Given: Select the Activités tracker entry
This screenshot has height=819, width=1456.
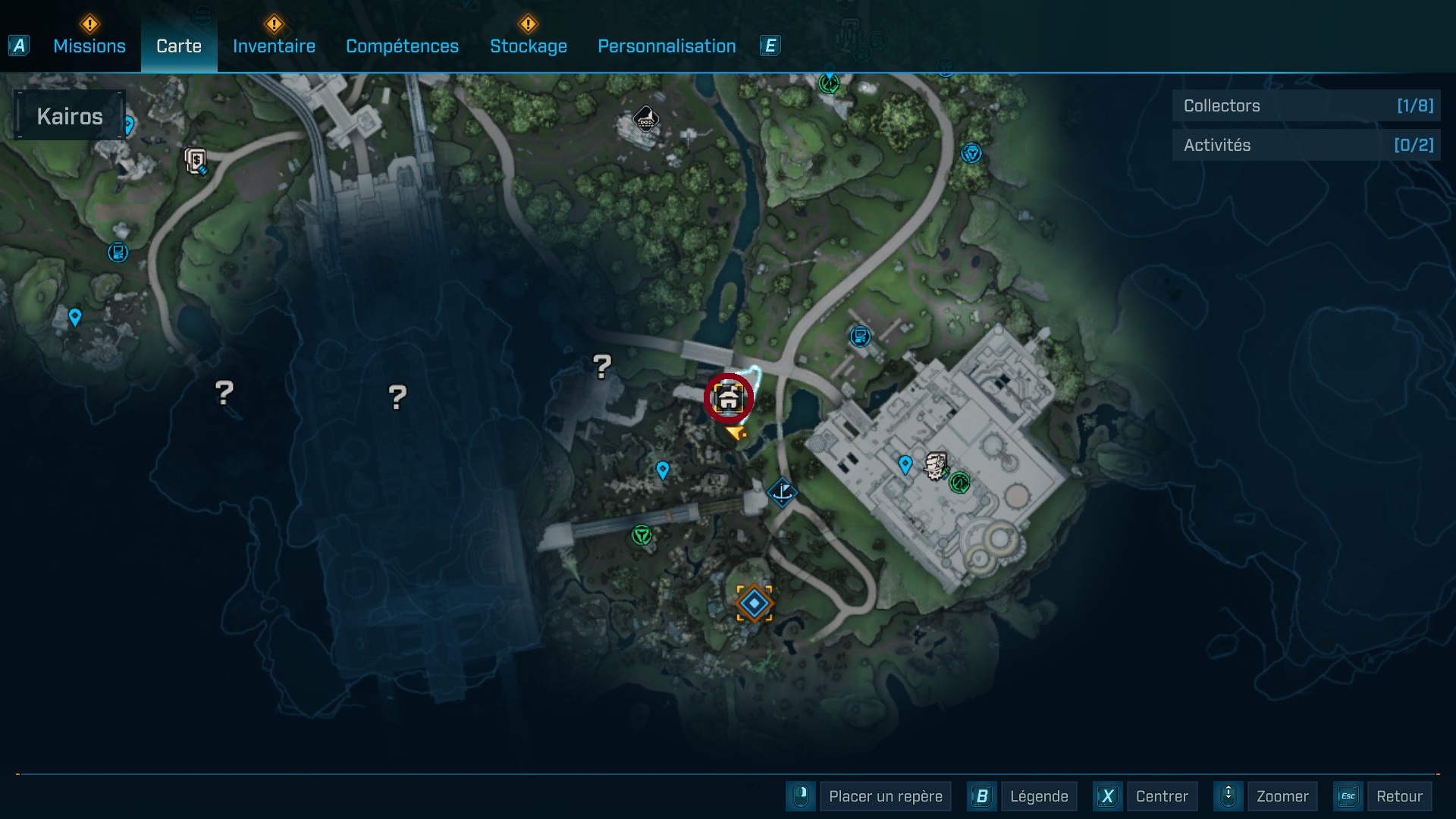Looking at the screenshot, I should 1306,145.
